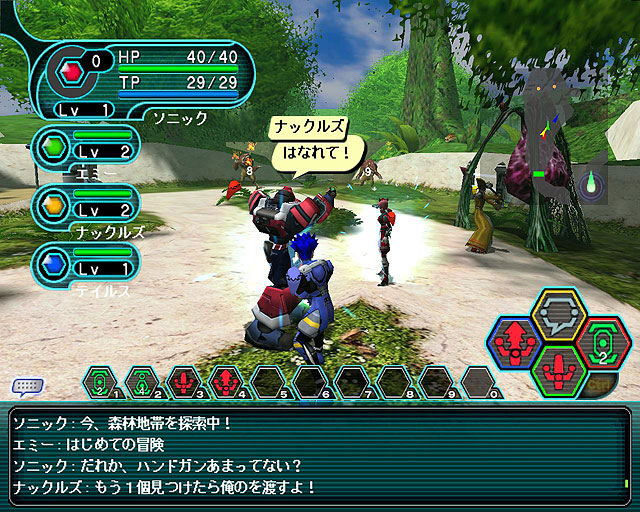Select party member エミー's green panel
Screen dimensions: 640x512
tap(84, 148)
